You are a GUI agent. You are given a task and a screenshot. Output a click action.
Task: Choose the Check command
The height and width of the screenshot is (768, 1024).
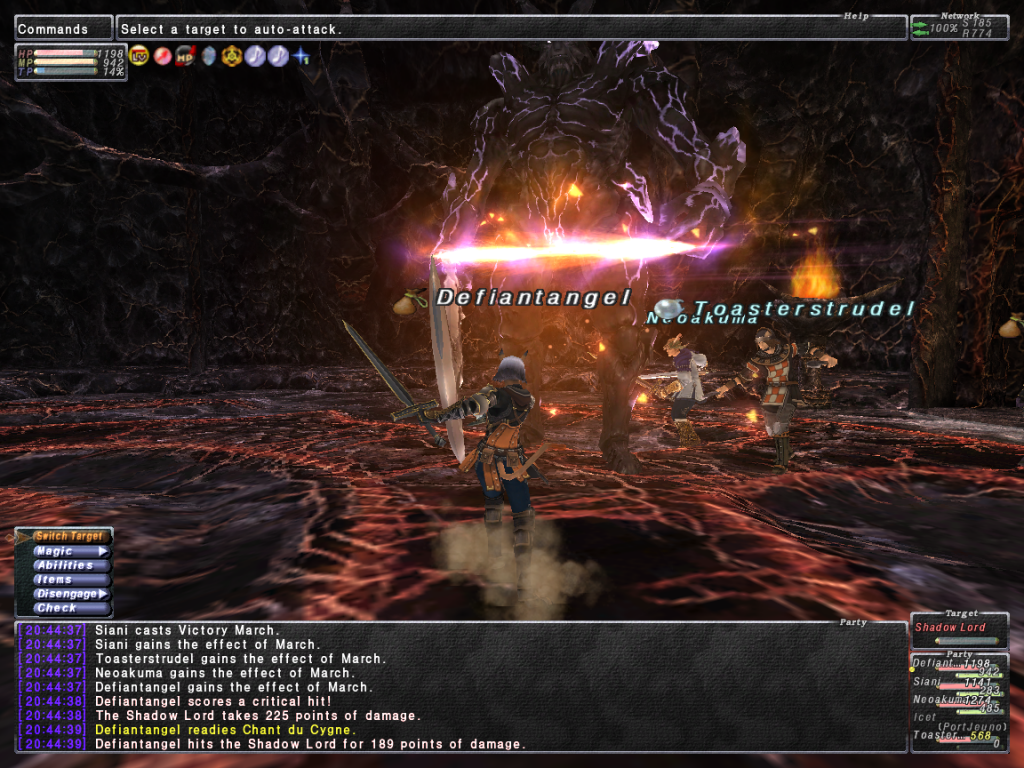[56, 607]
